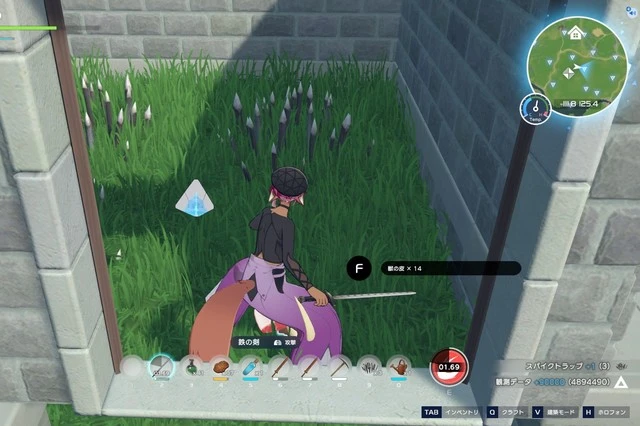Open the インベントリ inventory button

448,412
